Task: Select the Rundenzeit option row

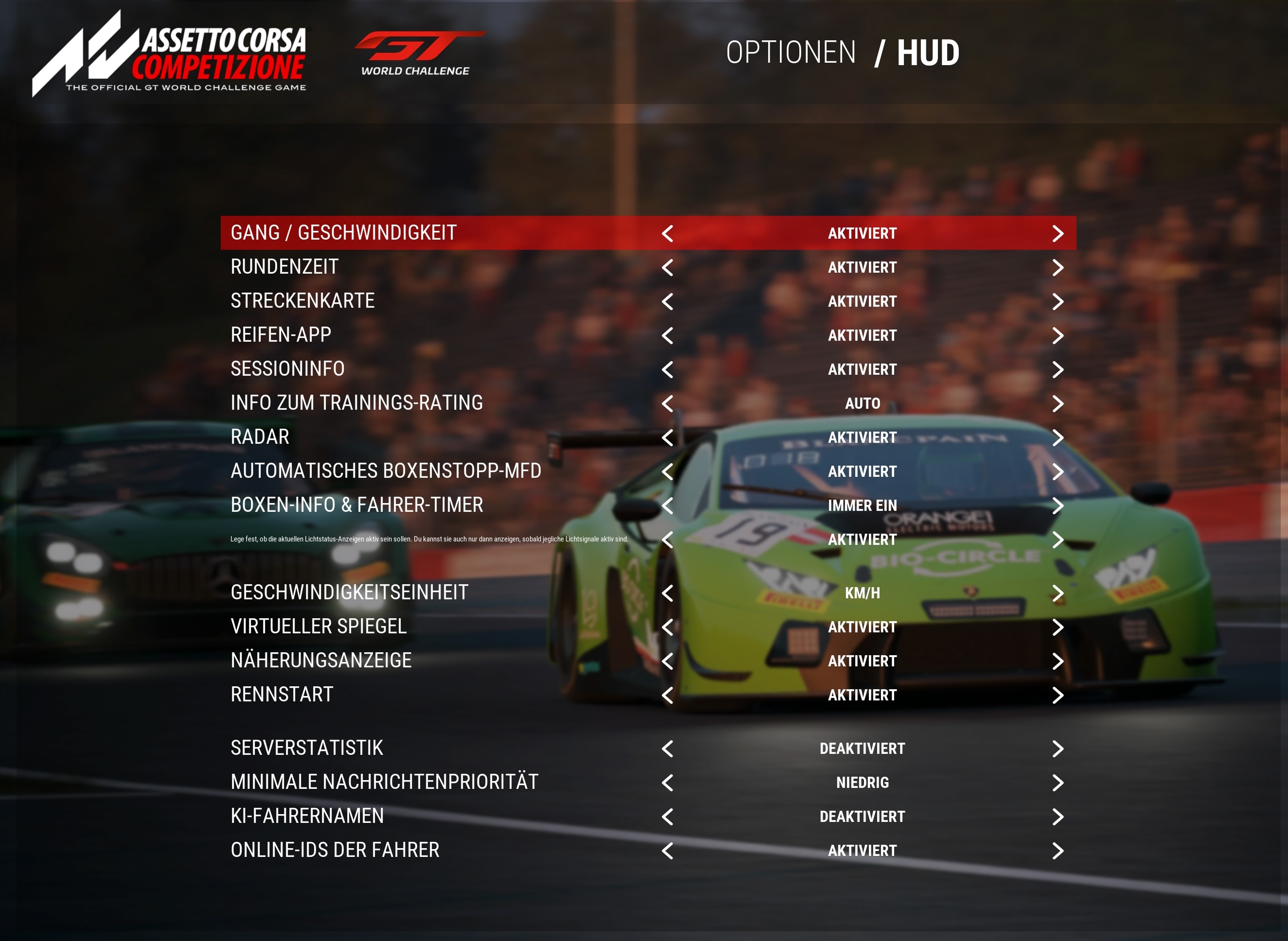Action: pyautogui.click(x=284, y=267)
